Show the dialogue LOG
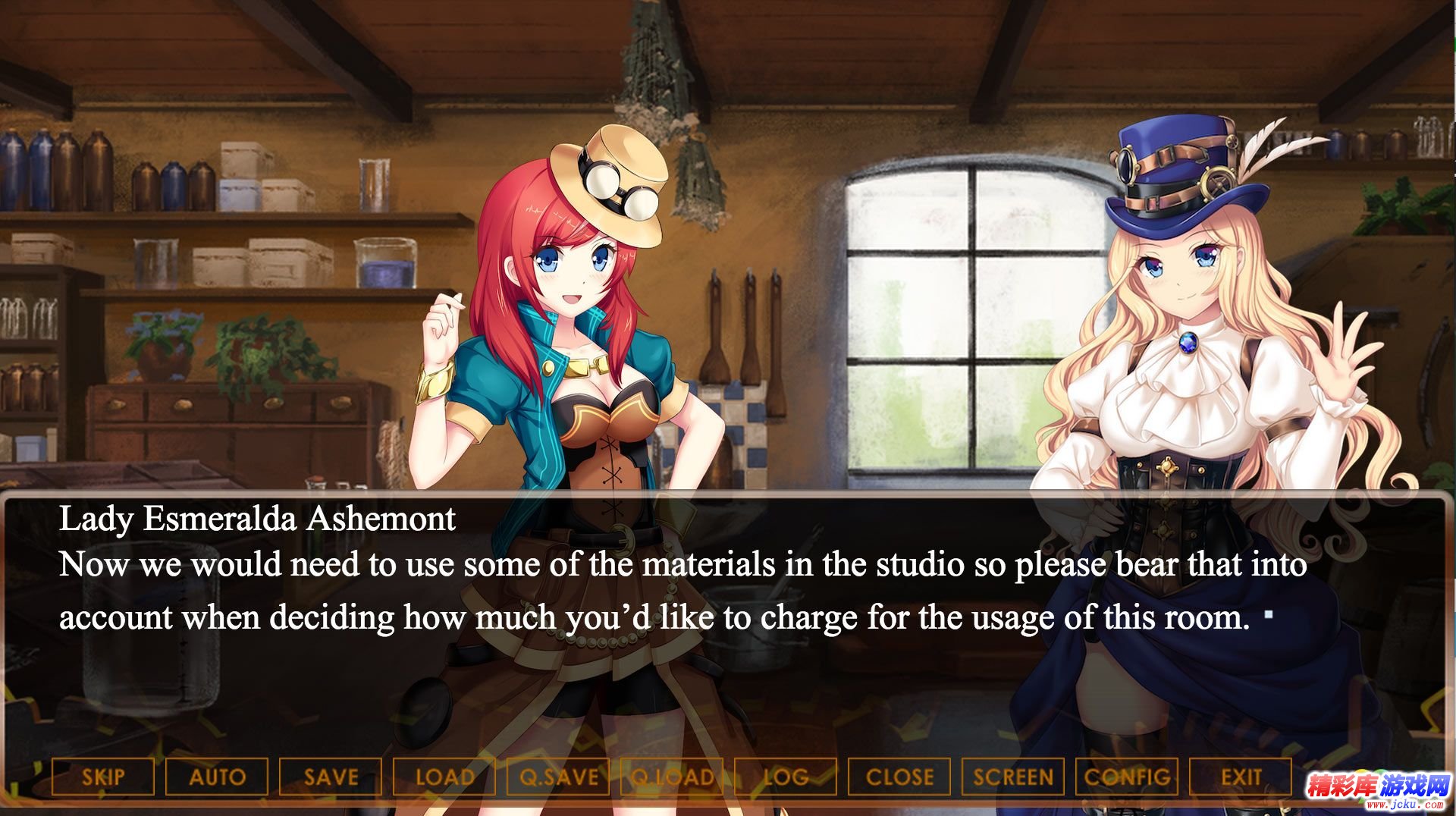Viewport: 1456px width, 816px height. (786, 777)
